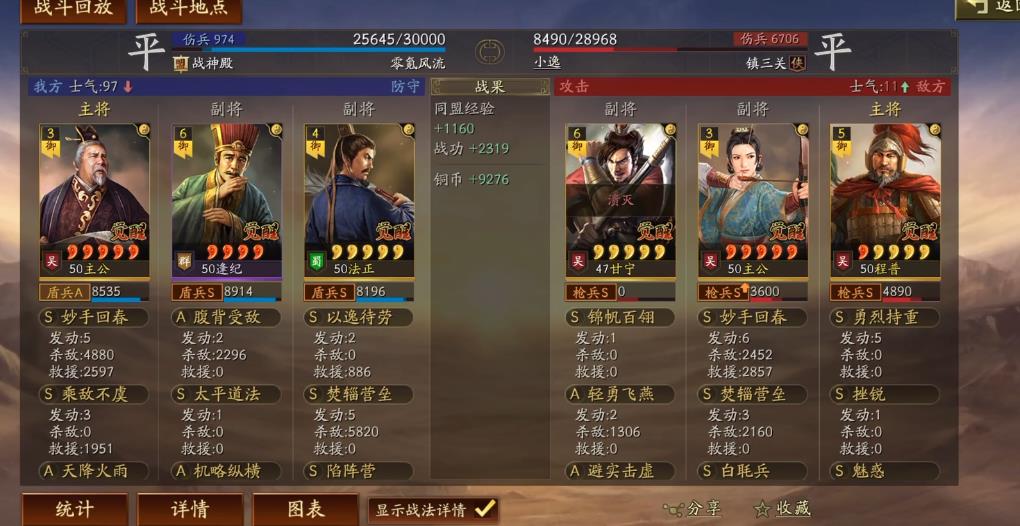This screenshot has width=1020, height=526.
Task: Click the 返回 back button
Action: [990, 7]
